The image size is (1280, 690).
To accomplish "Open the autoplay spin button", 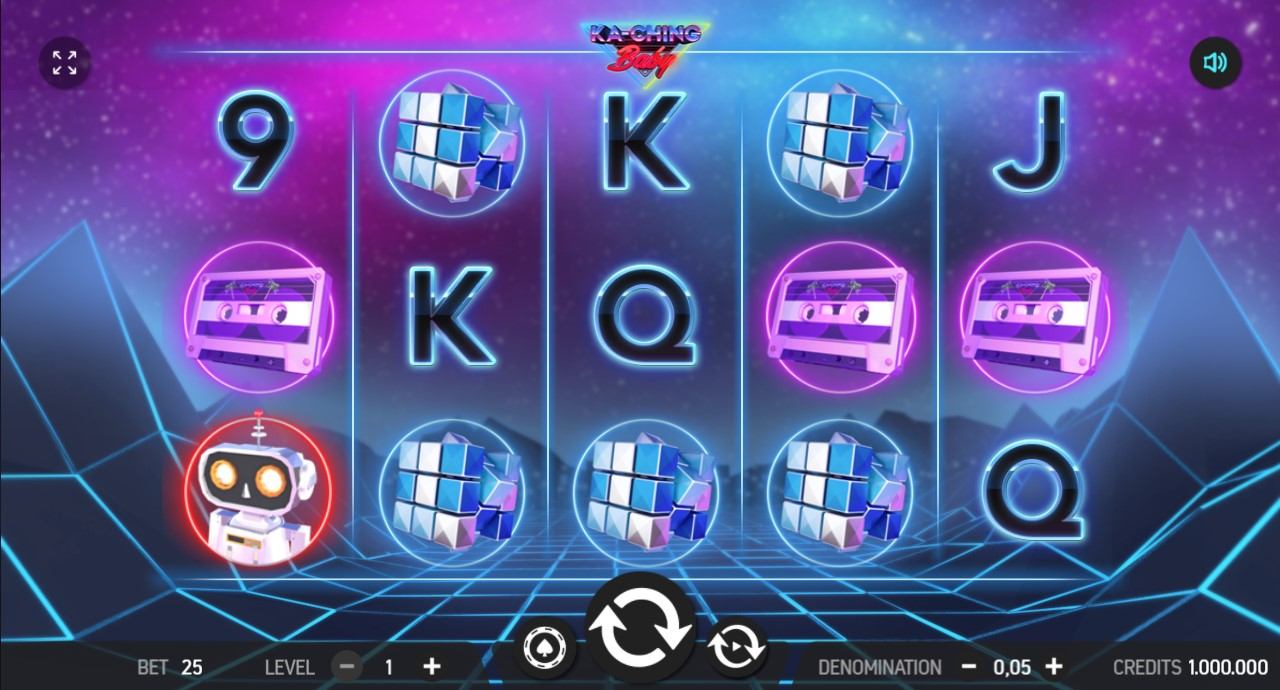I will 736,648.
